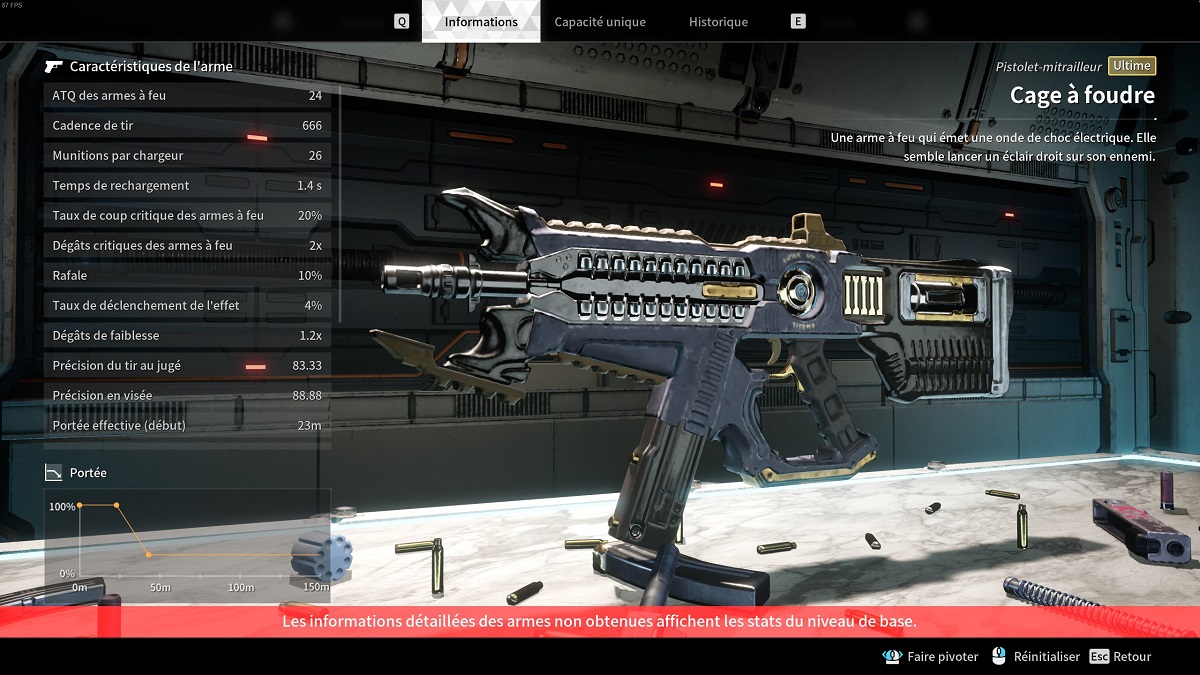Choose the Précision en visée row
This screenshot has width=1200, height=675.
pyautogui.click(x=187, y=396)
